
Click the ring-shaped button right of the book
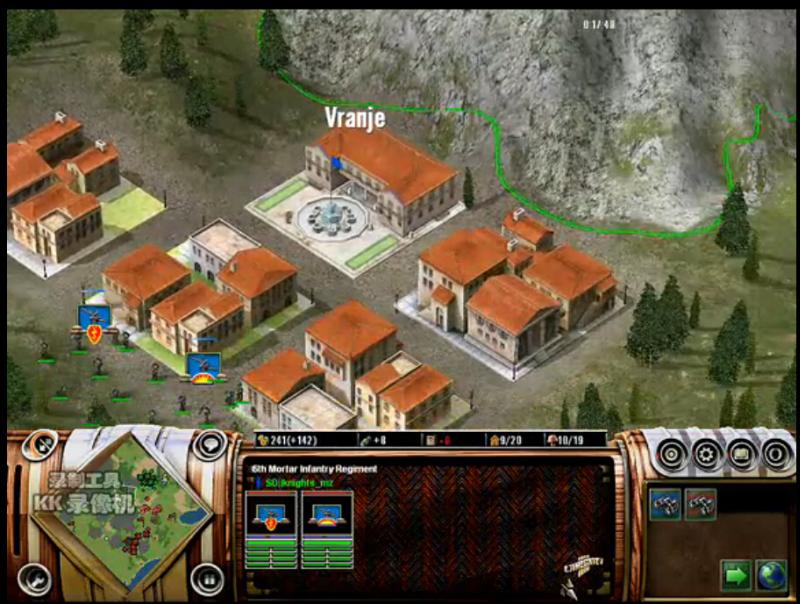[776, 454]
